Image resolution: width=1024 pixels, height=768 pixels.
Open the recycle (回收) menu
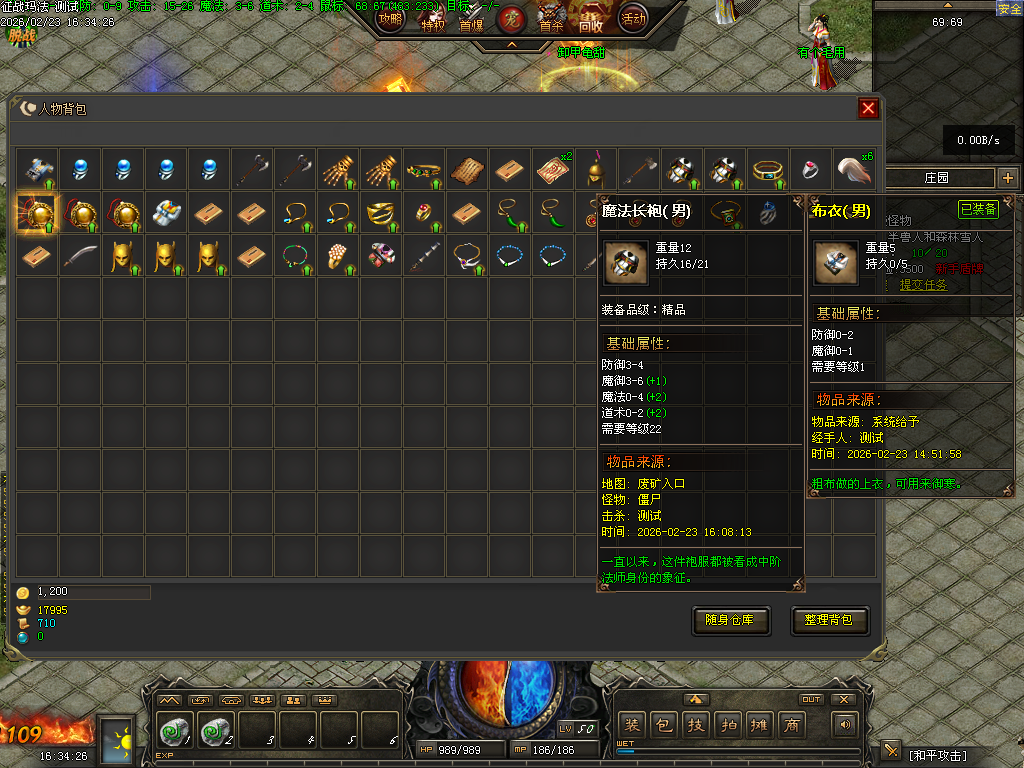coord(591,22)
